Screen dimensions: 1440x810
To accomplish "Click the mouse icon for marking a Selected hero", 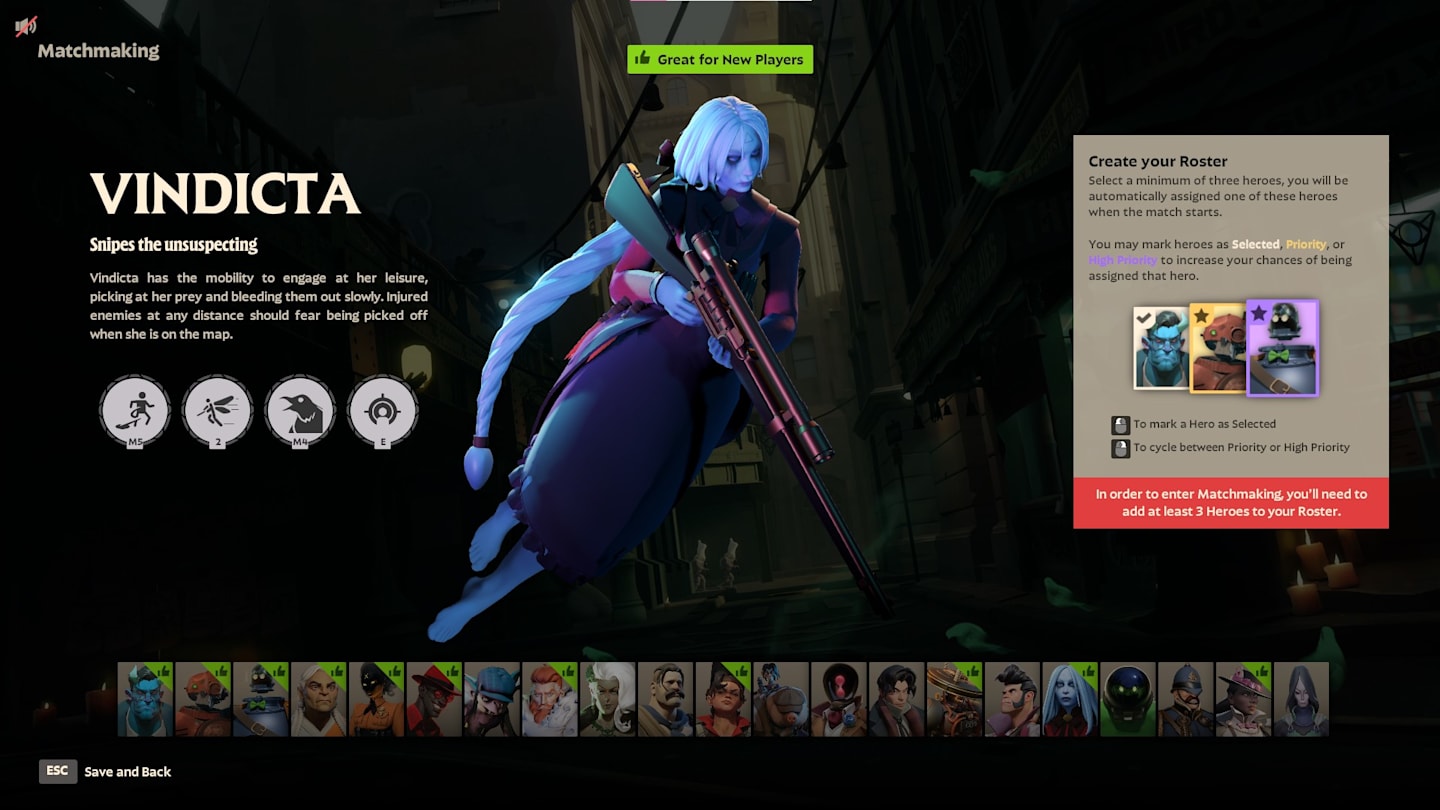I will pyautogui.click(x=1121, y=423).
